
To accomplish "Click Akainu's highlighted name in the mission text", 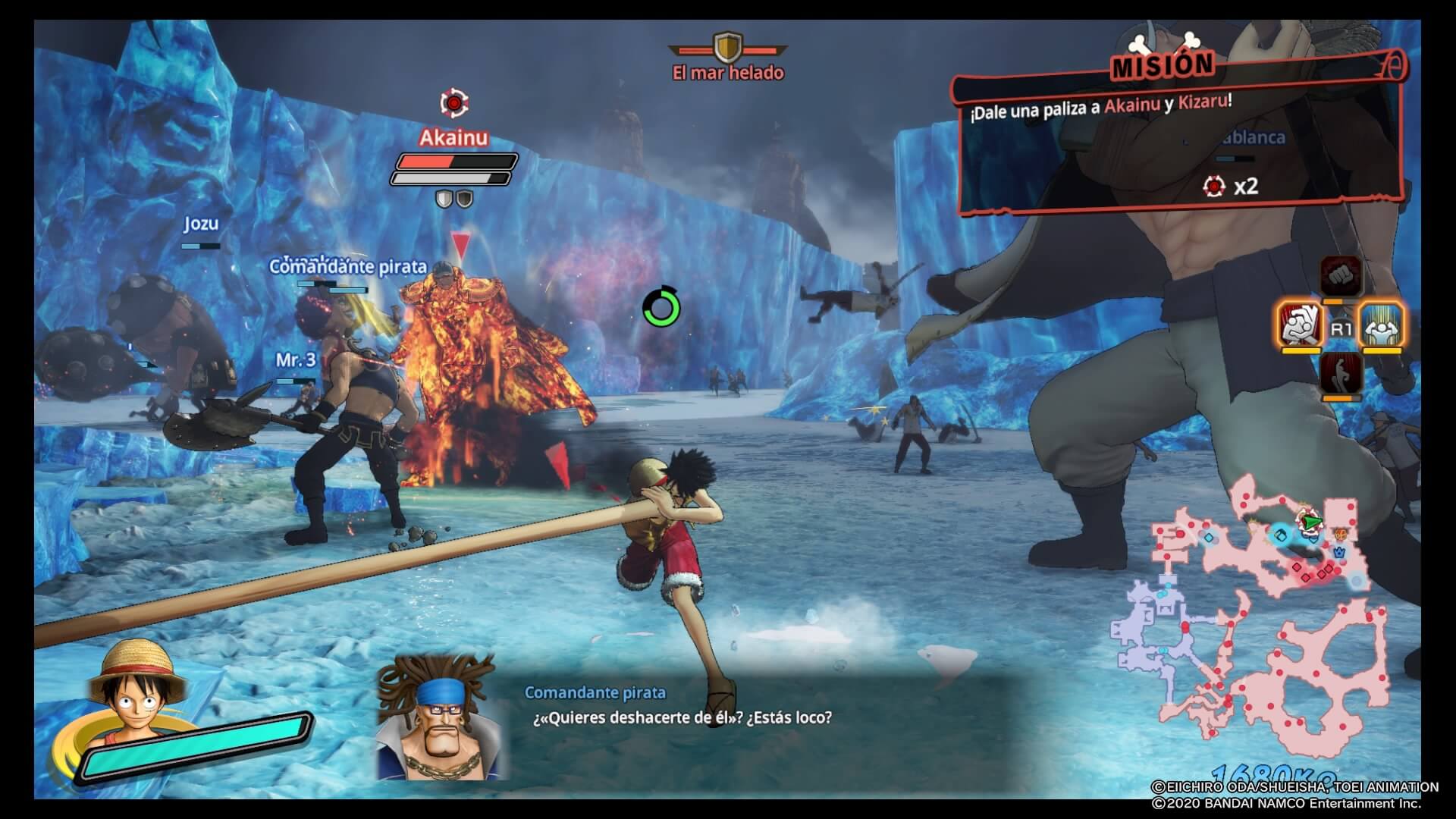I will 1134,107.
